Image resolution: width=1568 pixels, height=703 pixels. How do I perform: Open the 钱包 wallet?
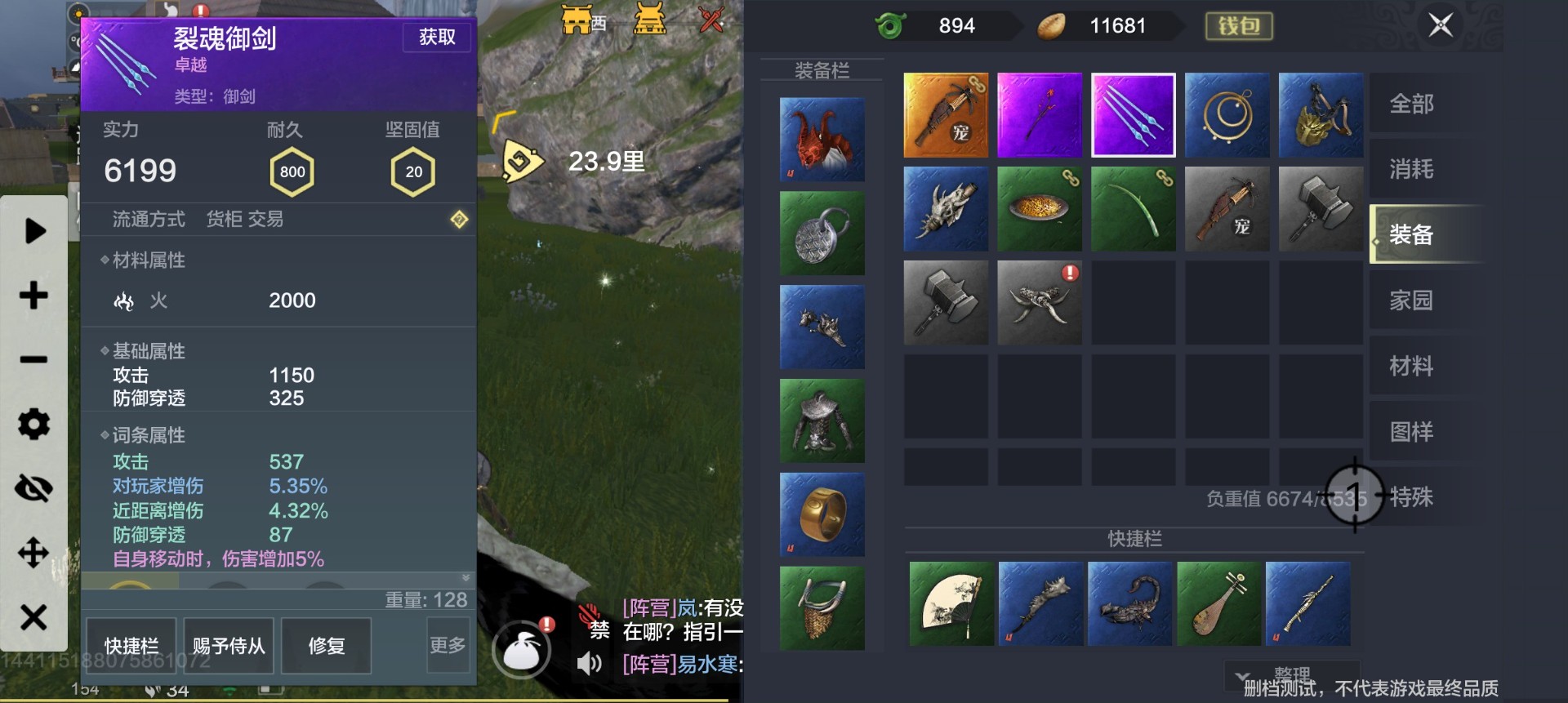pos(1239,26)
